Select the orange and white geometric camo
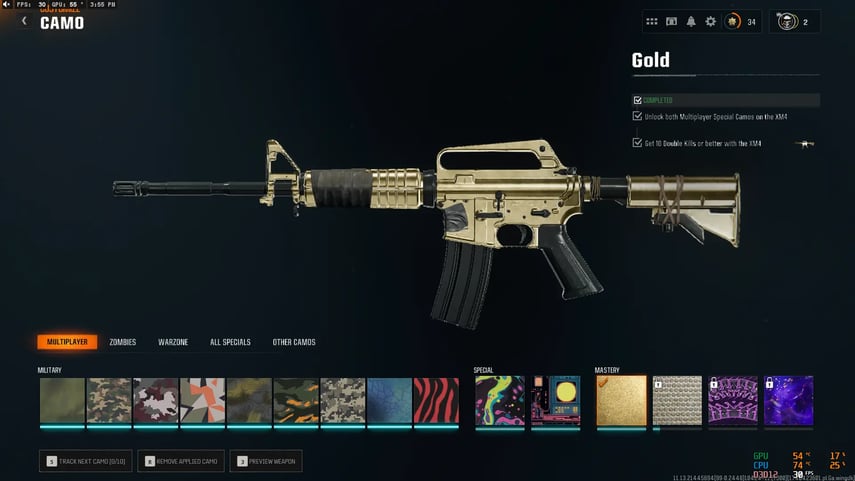 [x=202, y=400]
